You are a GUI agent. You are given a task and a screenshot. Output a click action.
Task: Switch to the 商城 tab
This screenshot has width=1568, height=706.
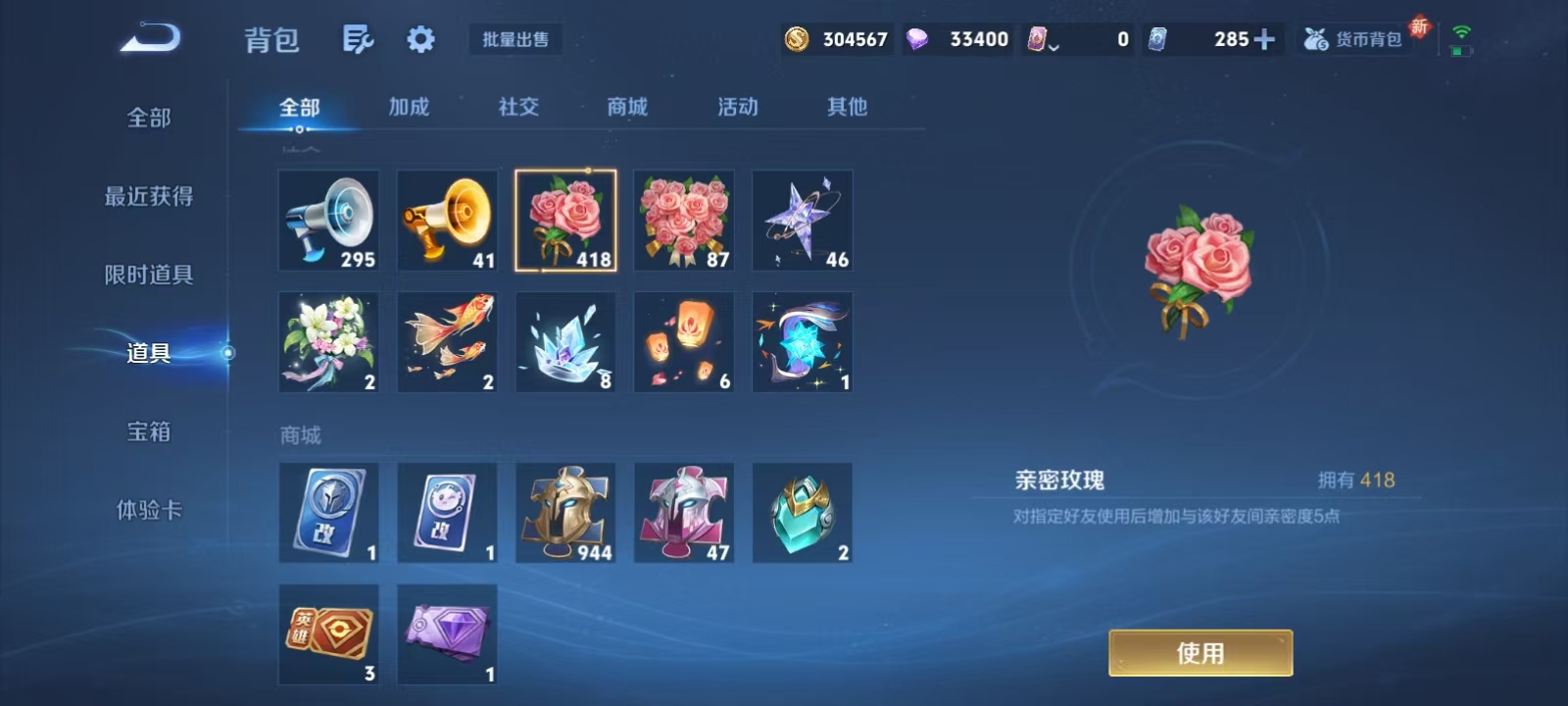625,108
